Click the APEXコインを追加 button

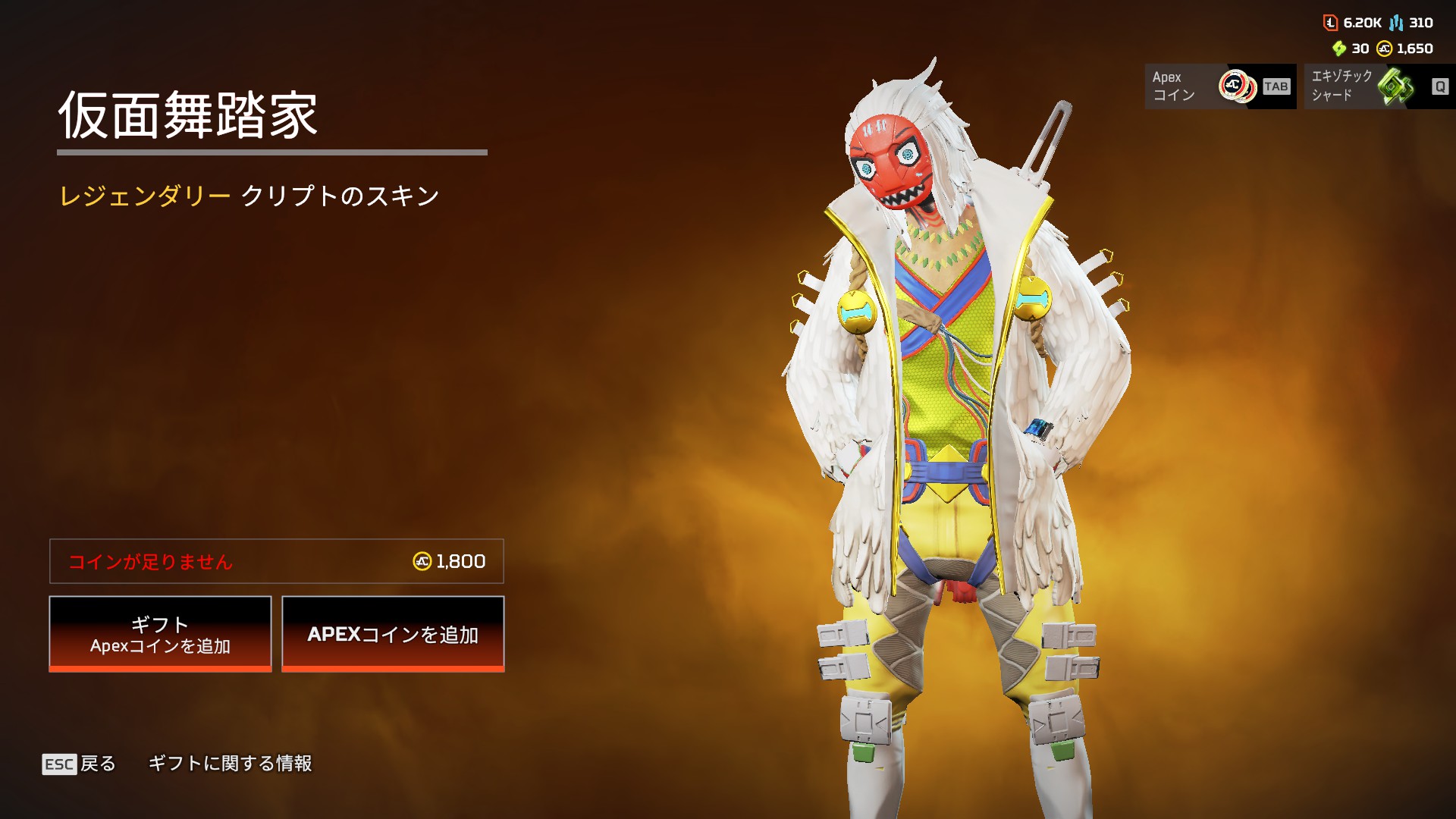coord(393,634)
